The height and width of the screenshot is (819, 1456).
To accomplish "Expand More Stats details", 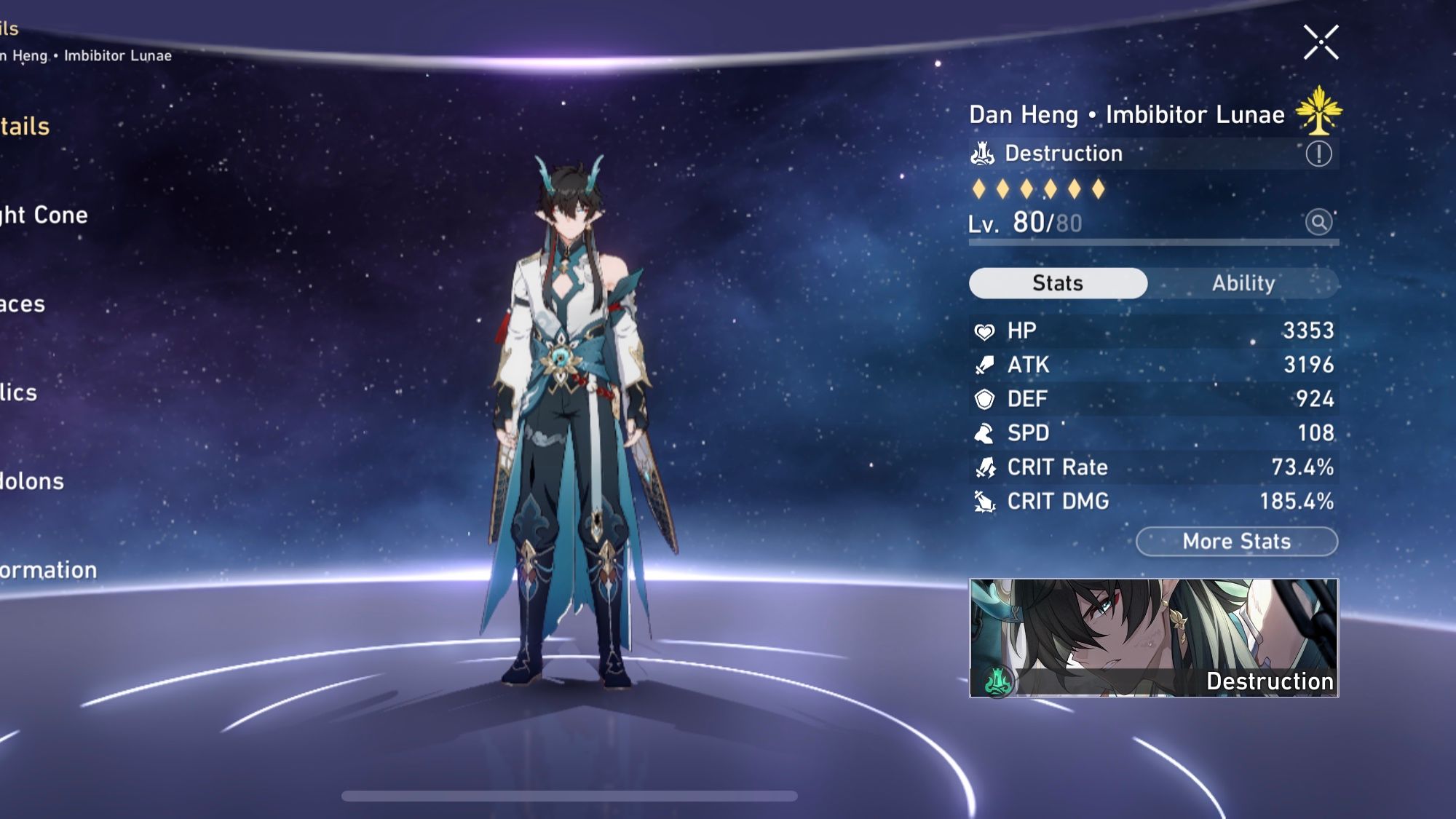I will [1235, 541].
